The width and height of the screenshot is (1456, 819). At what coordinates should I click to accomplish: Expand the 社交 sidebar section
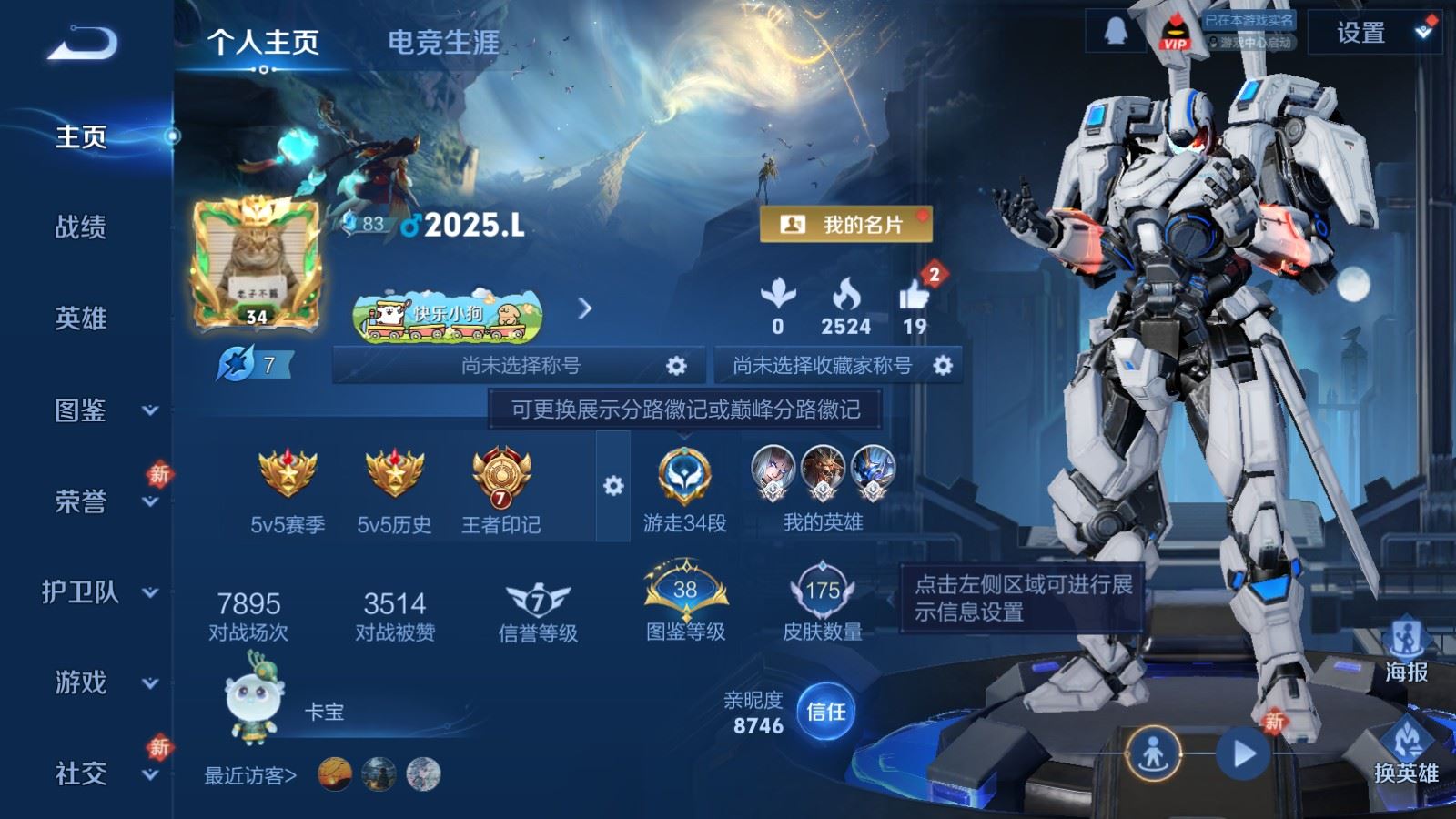(78, 775)
